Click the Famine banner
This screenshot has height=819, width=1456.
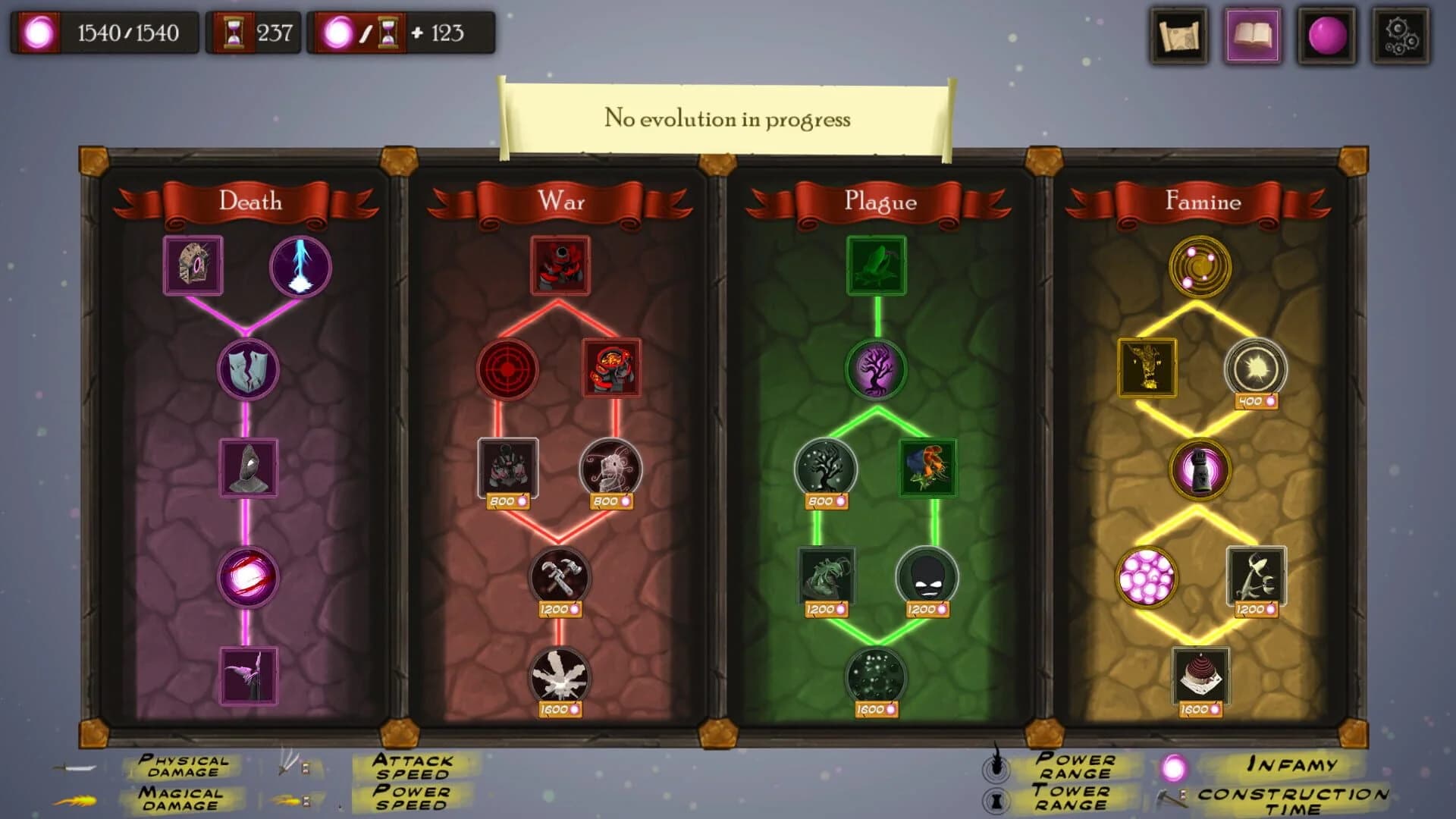click(1203, 202)
